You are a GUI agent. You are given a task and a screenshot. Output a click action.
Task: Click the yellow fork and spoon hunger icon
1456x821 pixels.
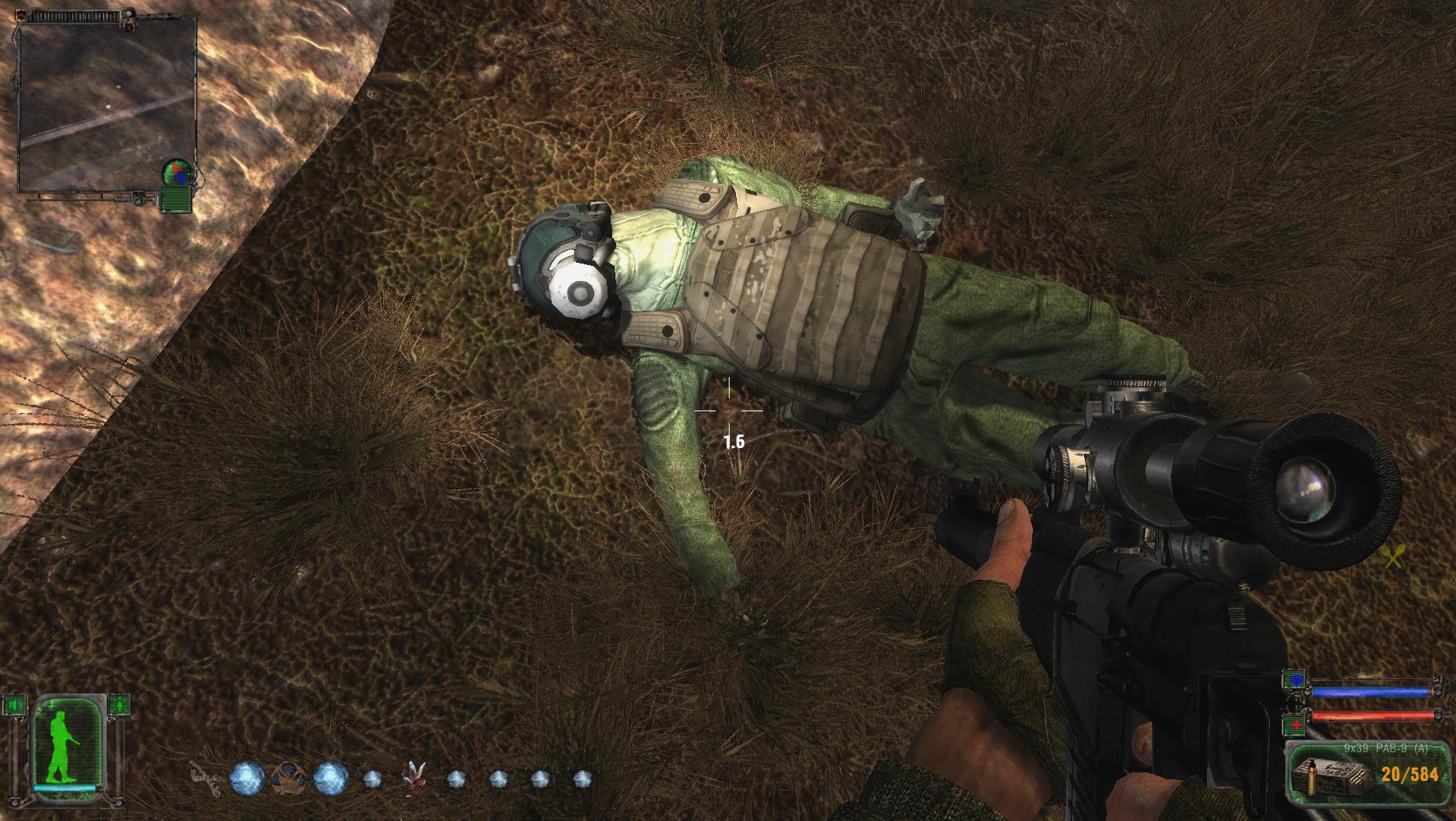point(1392,556)
